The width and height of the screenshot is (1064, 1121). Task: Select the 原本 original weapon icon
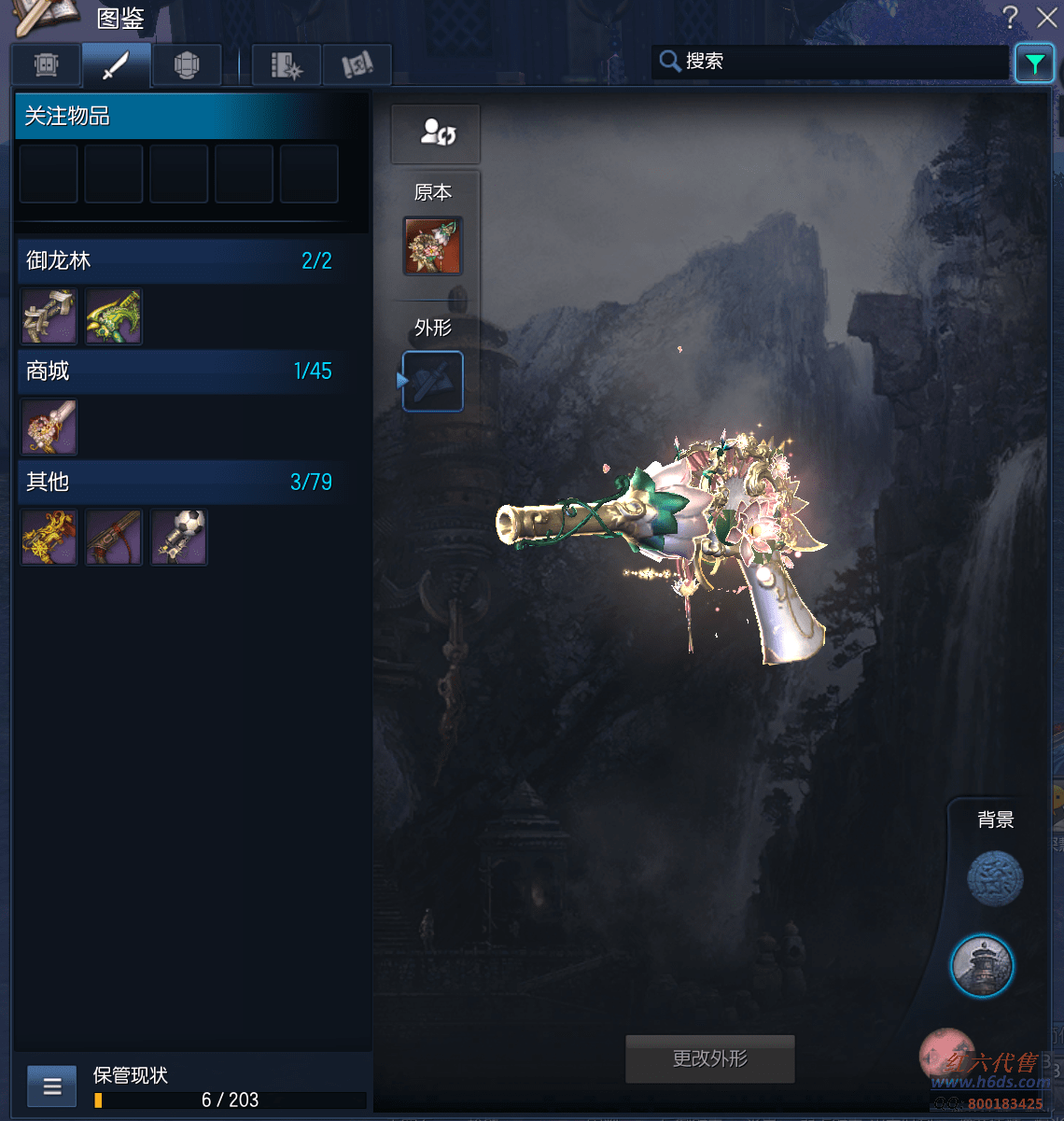coord(433,246)
